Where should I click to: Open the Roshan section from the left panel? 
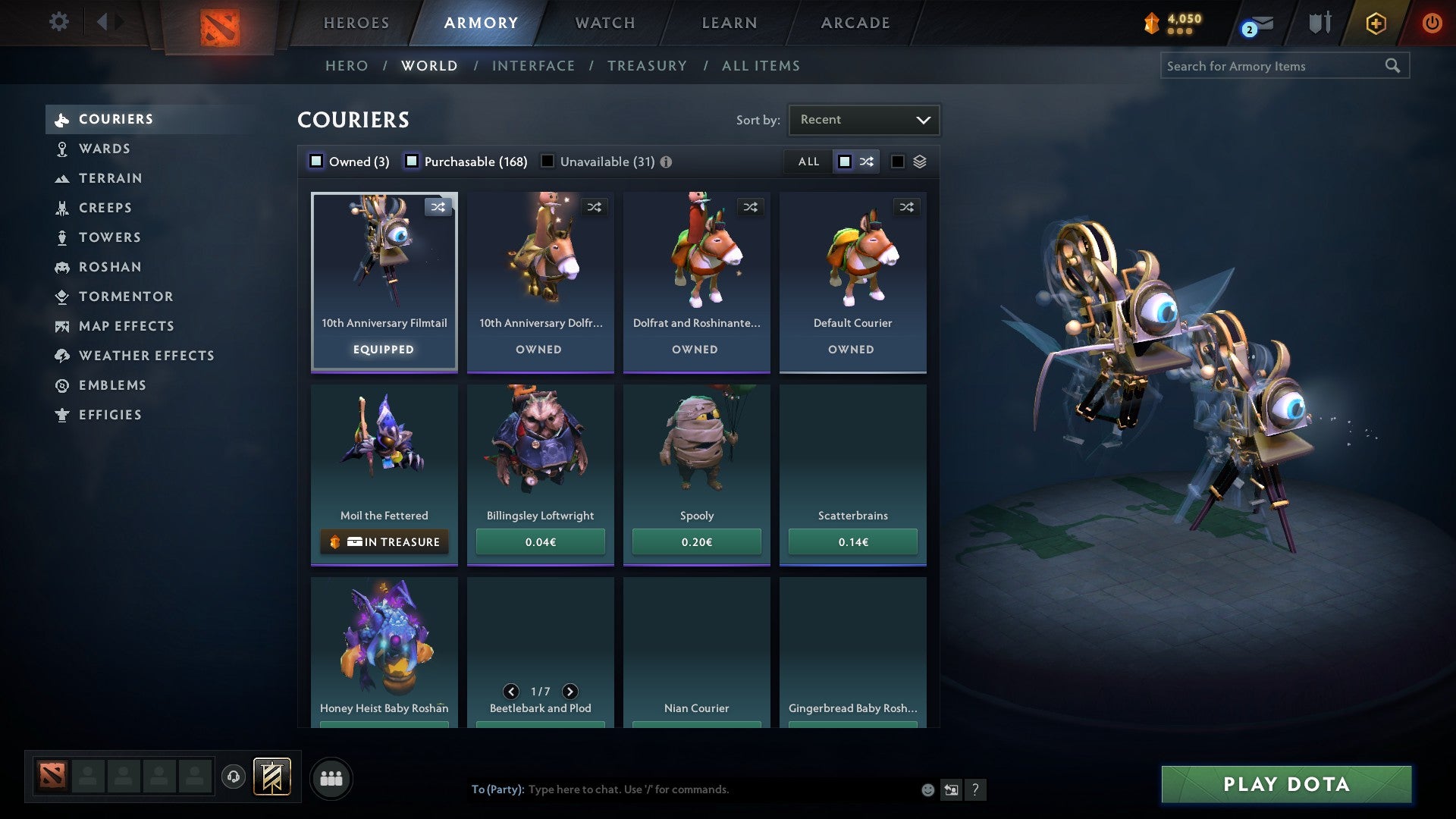(111, 267)
